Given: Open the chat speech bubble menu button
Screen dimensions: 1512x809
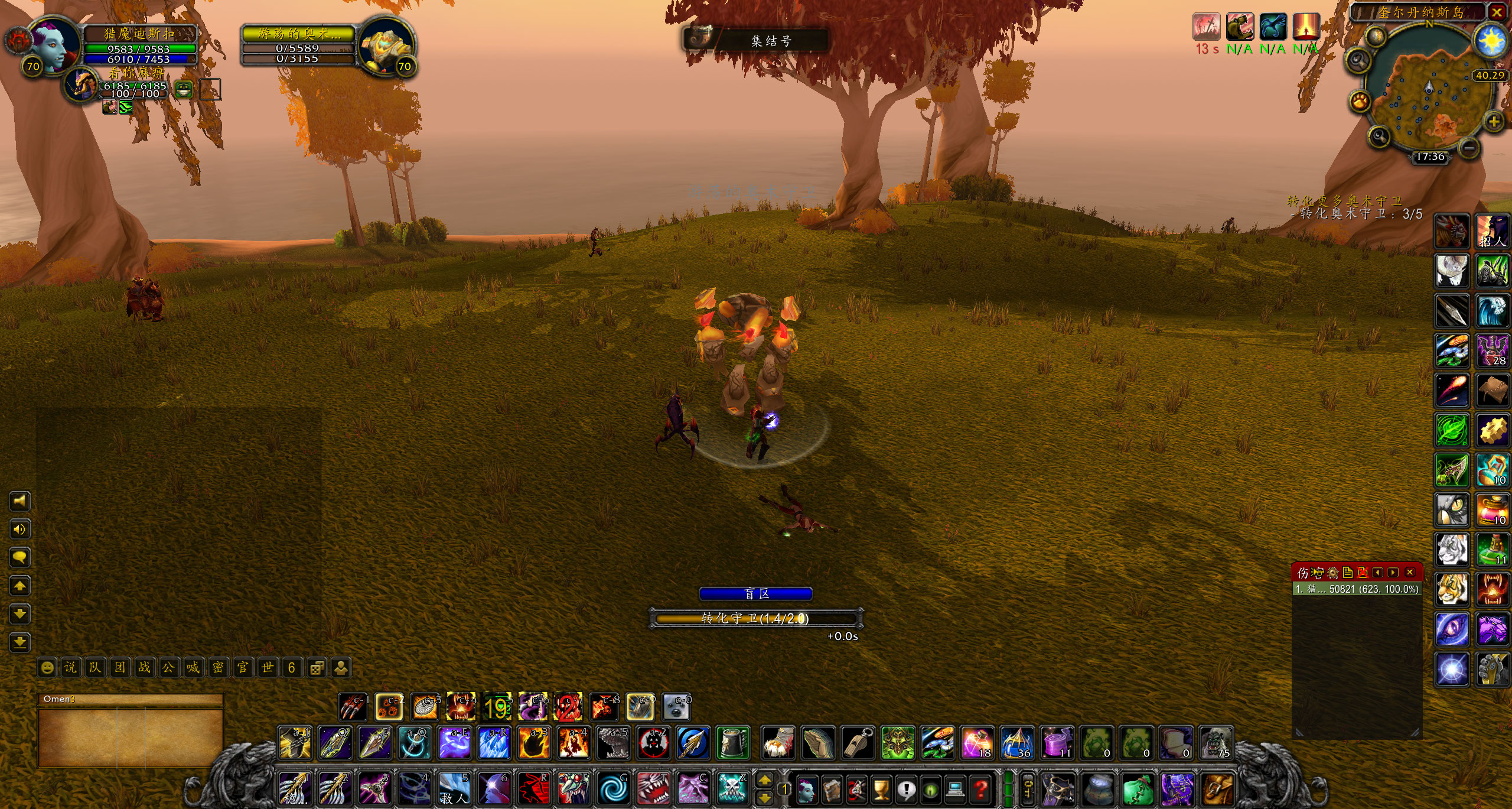Looking at the screenshot, I should [x=19, y=557].
